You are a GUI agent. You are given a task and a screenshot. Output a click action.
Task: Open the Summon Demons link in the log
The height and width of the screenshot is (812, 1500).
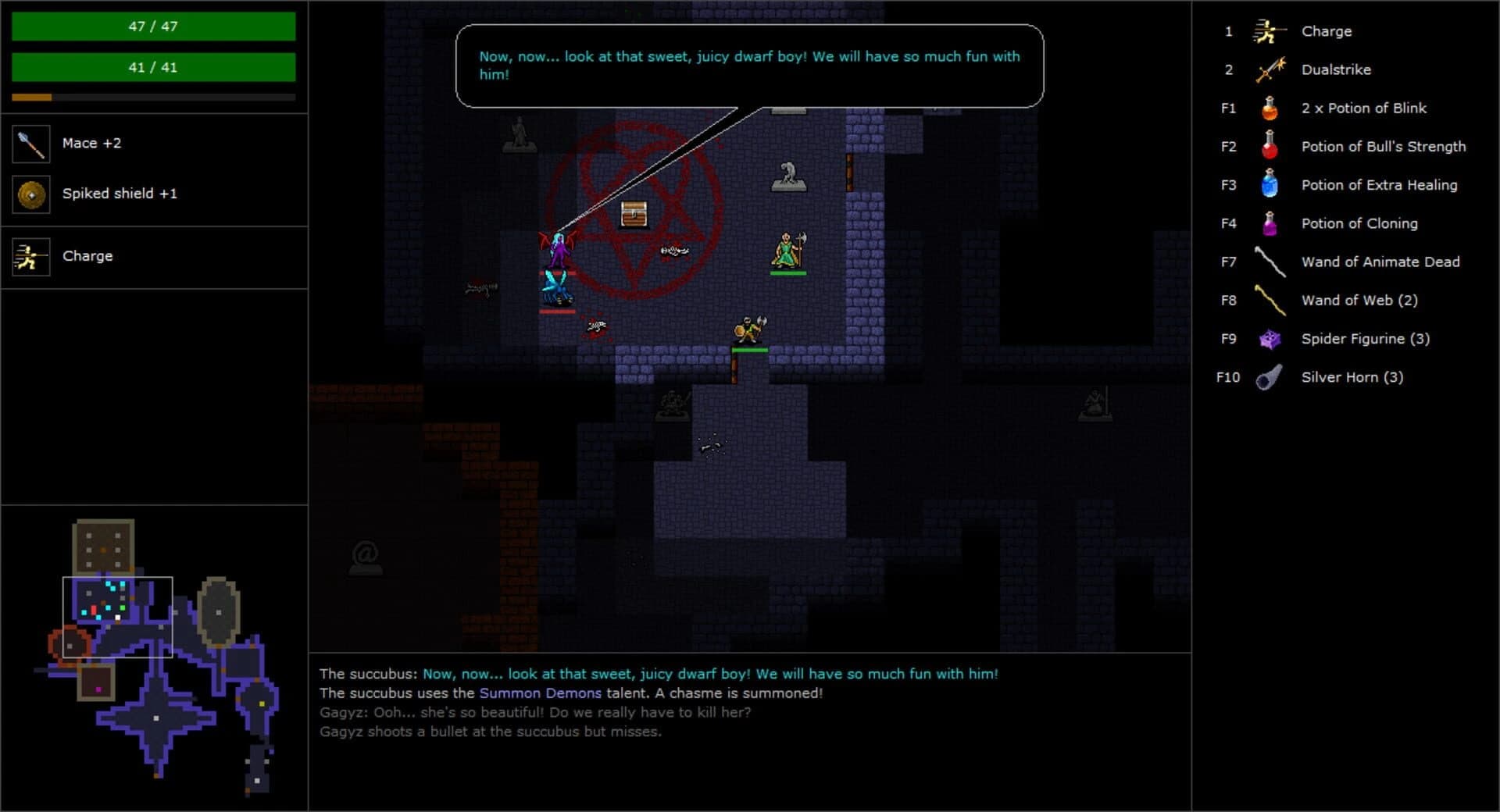tap(540, 693)
